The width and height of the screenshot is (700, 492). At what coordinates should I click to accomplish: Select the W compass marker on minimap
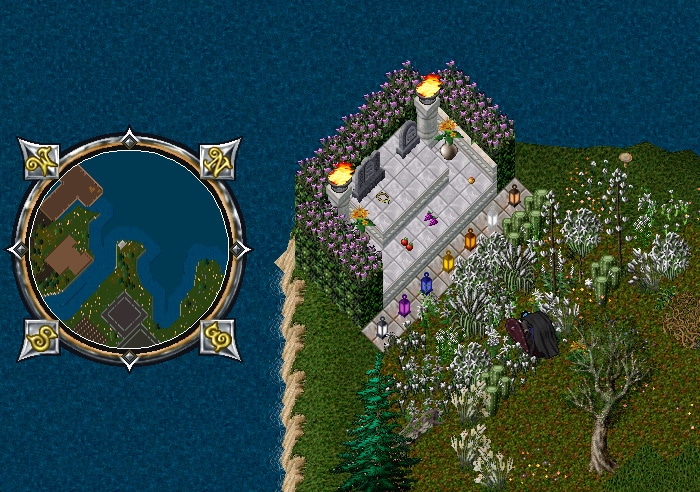tap(39, 159)
